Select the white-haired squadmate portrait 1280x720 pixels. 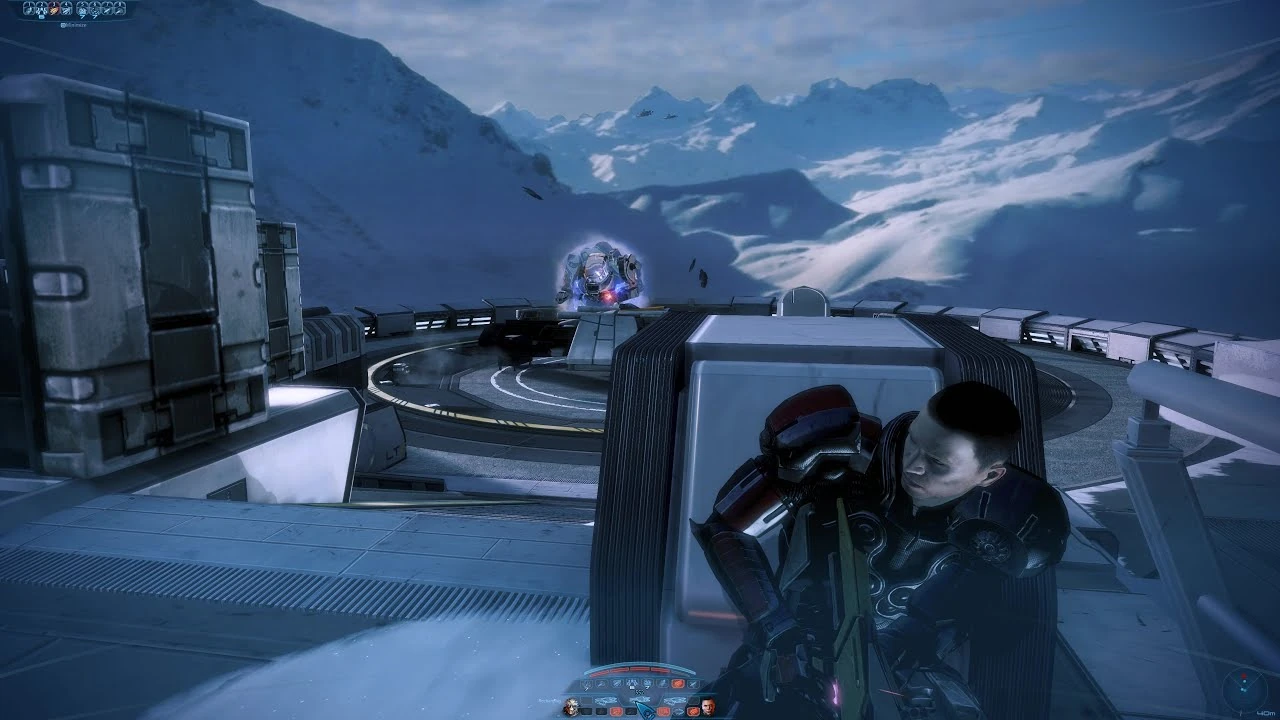[x=571, y=707]
